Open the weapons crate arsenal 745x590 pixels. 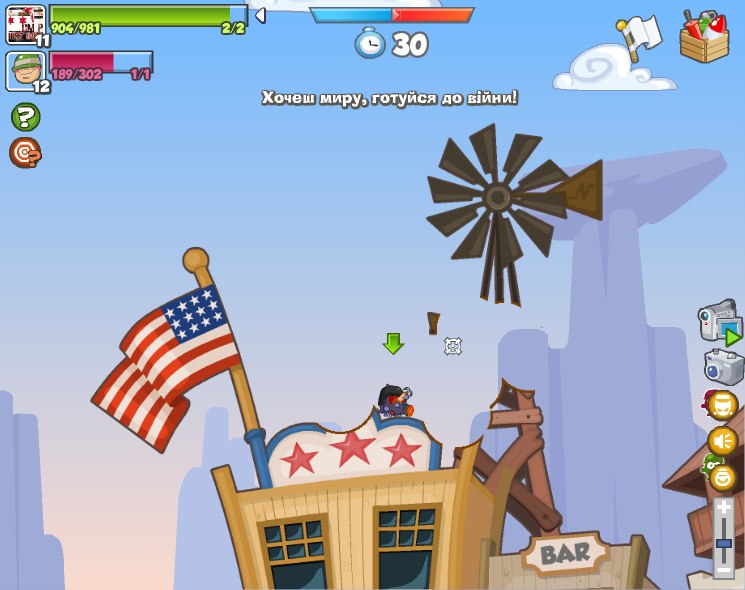pyautogui.click(x=704, y=38)
